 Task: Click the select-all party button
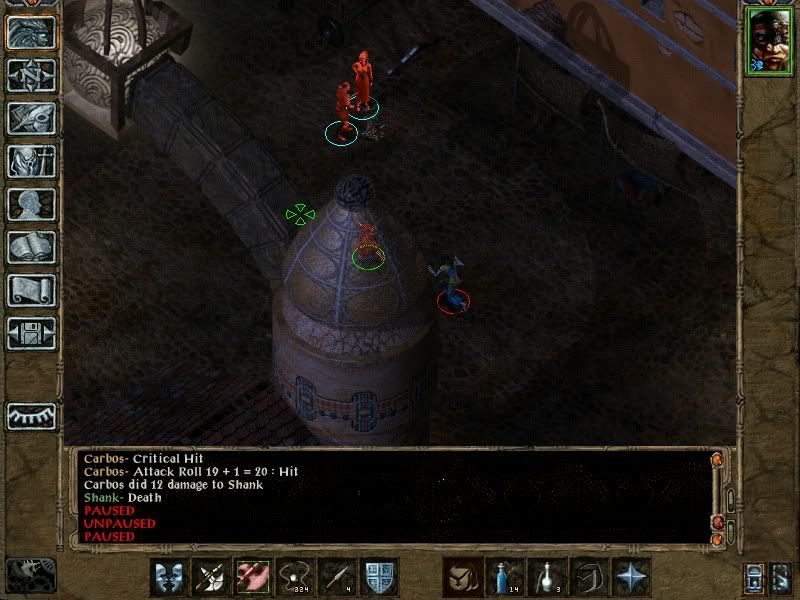[x=779, y=578]
